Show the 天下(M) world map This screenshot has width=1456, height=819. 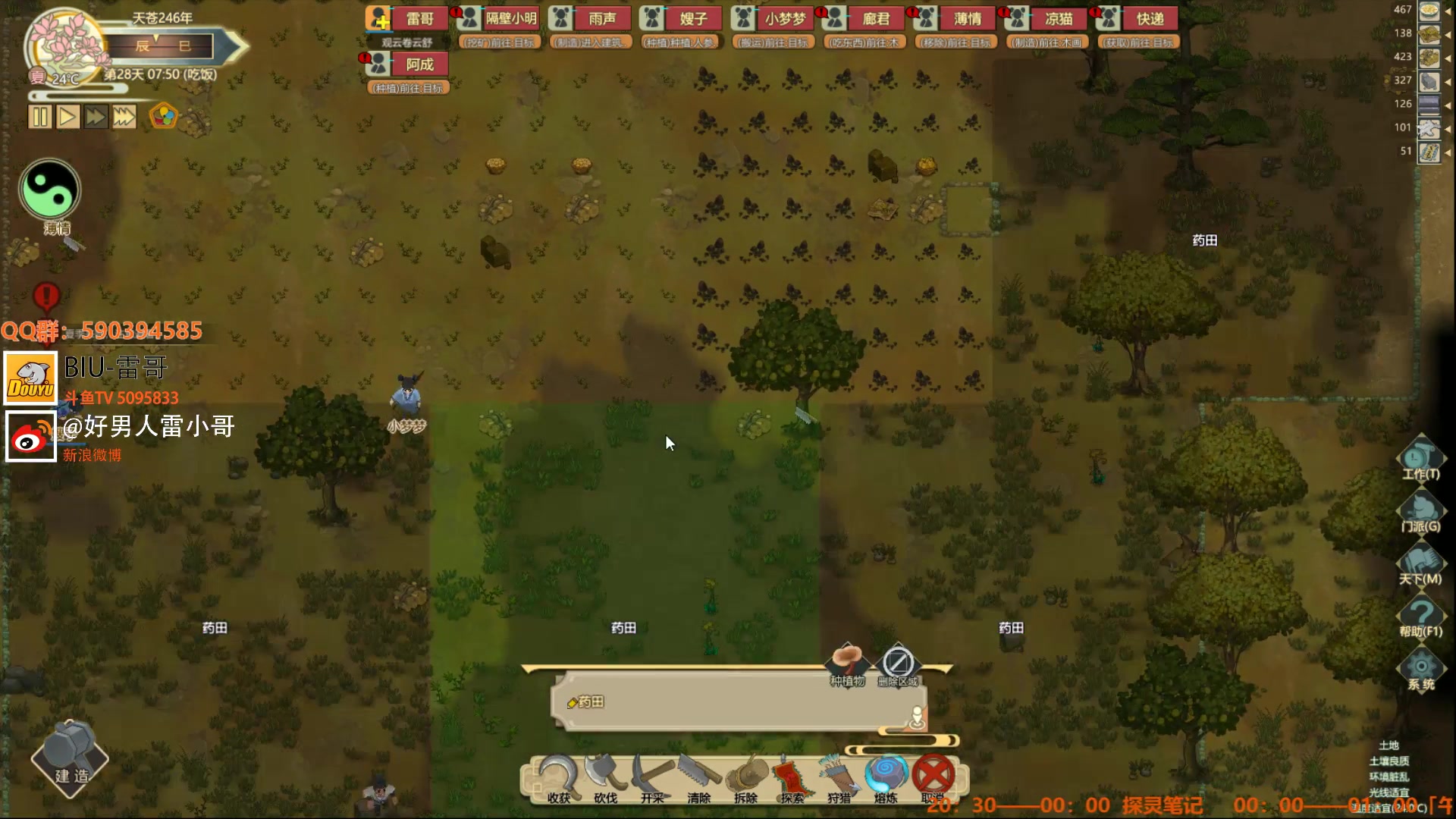coord(1420,565)
